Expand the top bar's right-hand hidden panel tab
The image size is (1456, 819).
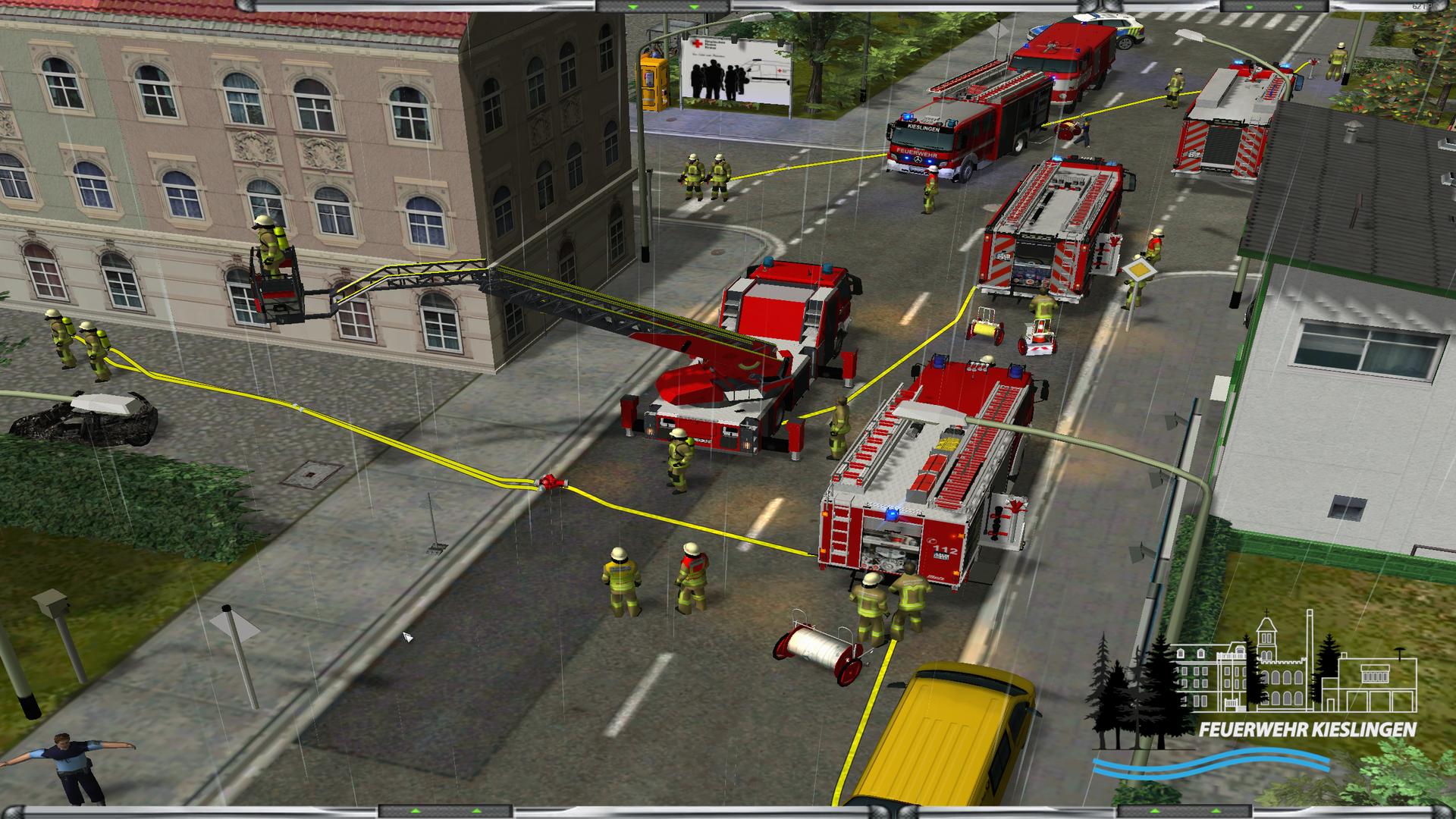(1274, 6)
